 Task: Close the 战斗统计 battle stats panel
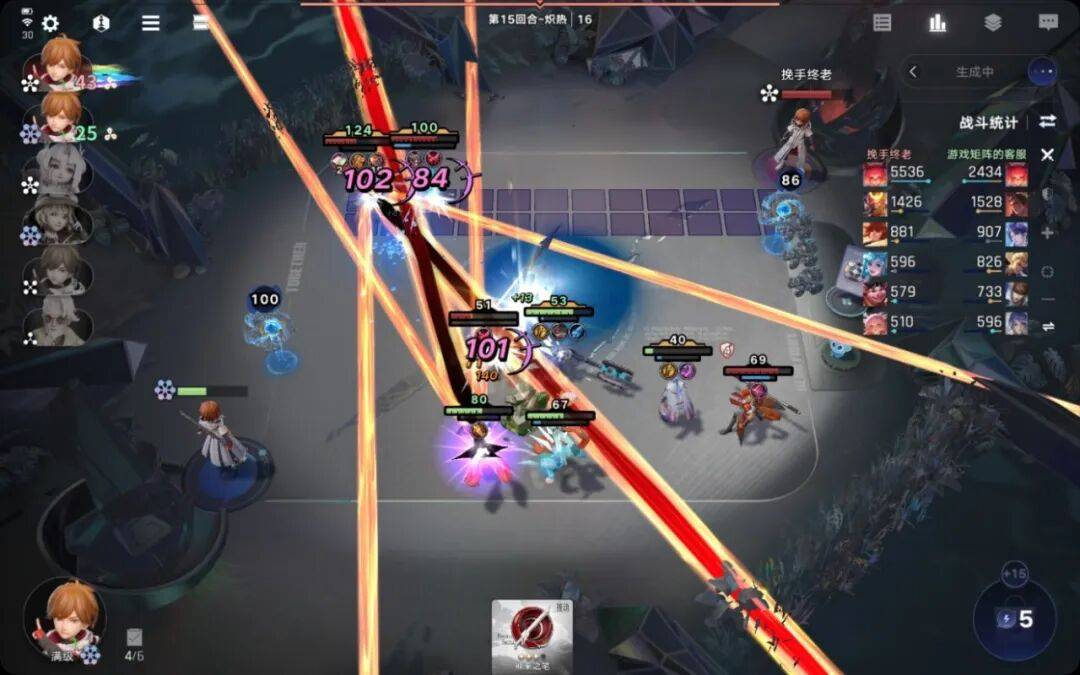(x=1047, y=155)
